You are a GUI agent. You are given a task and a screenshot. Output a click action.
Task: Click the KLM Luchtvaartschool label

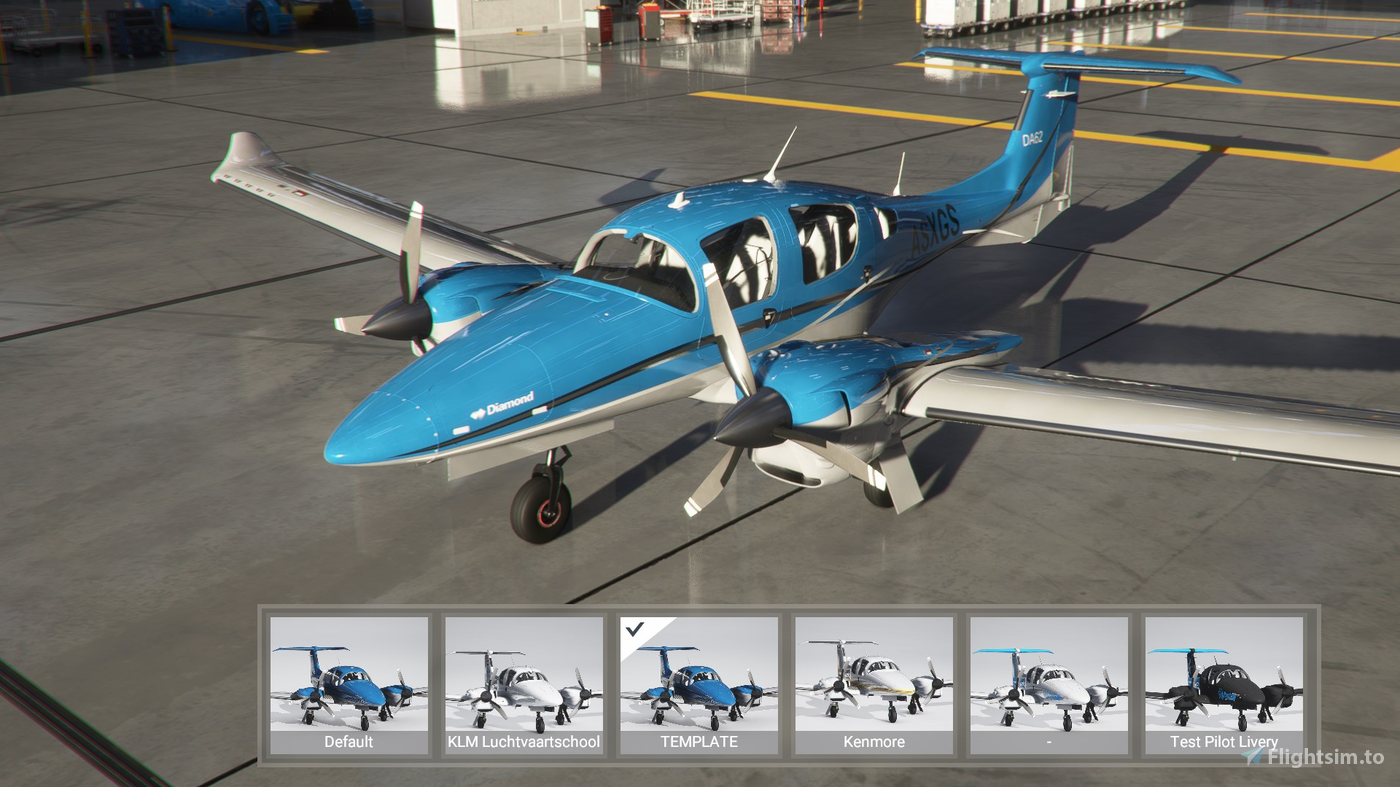(523, 742)
